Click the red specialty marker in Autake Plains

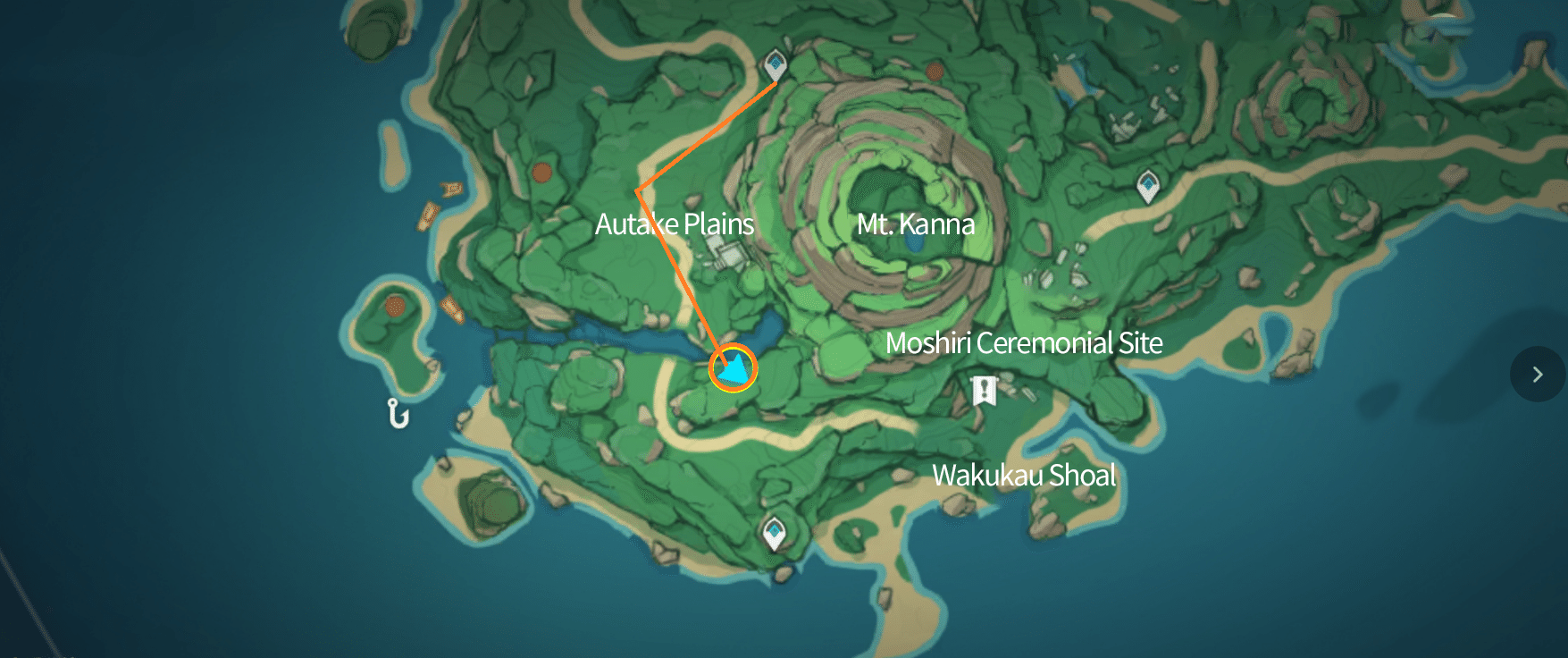point(540,172)
